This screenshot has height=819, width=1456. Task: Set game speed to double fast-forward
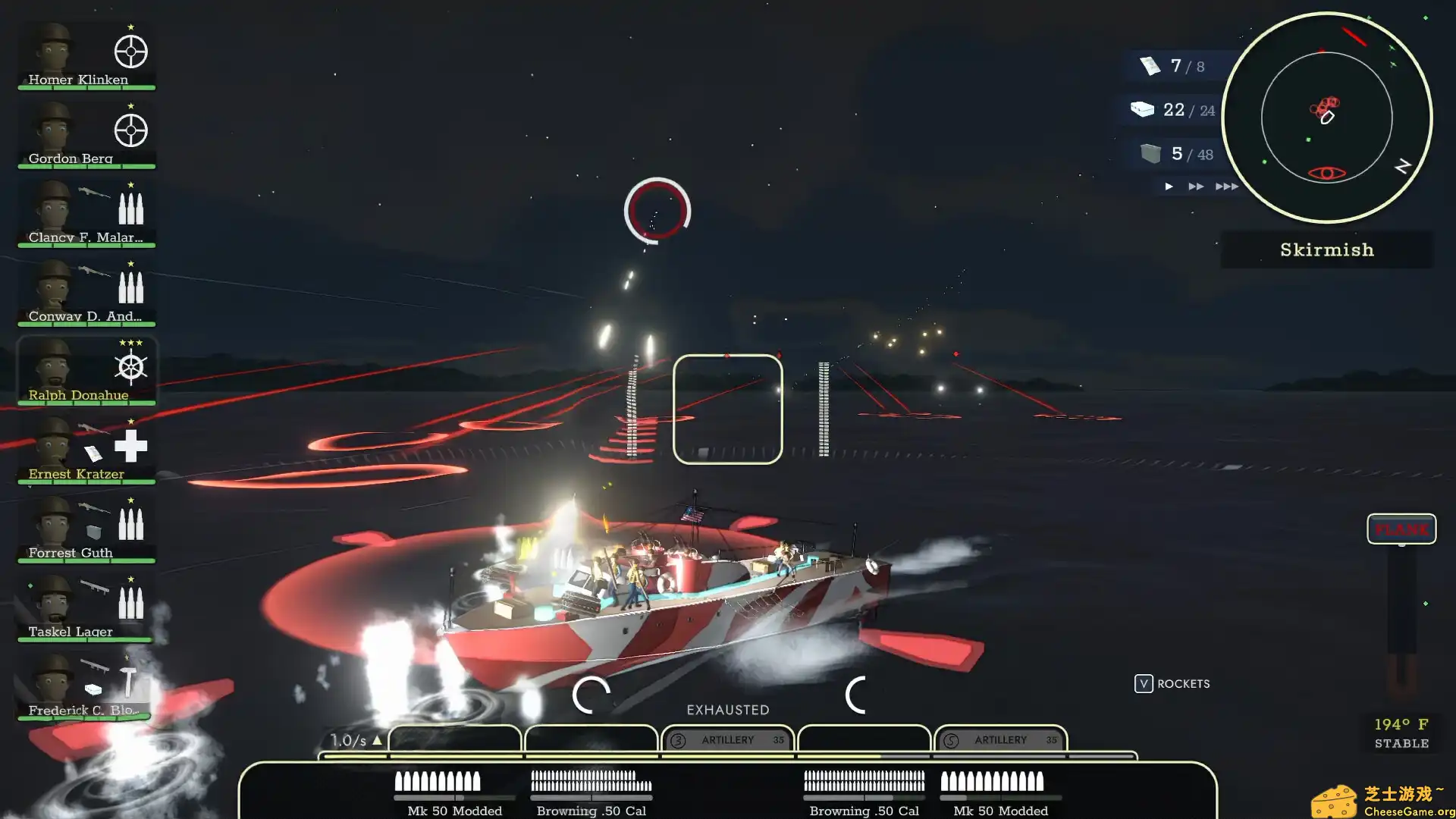click(1196, 187)
